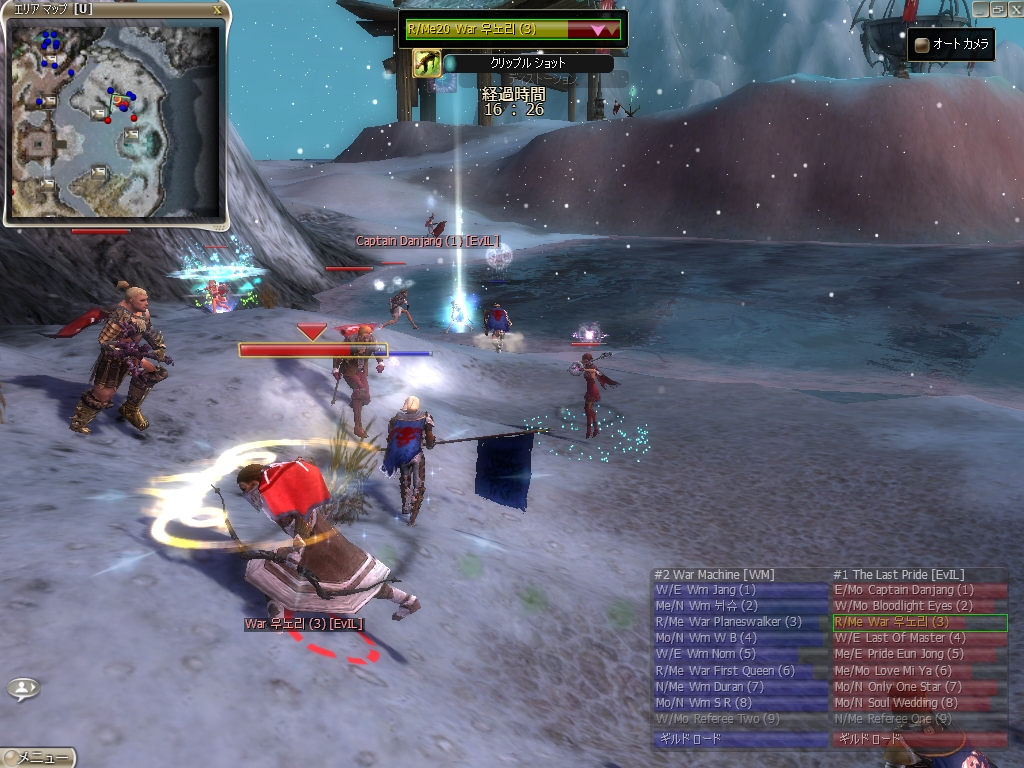Select Captain Danjang in the red roster
Screen dimensions: 1024x768
click(x=919, y=590)
